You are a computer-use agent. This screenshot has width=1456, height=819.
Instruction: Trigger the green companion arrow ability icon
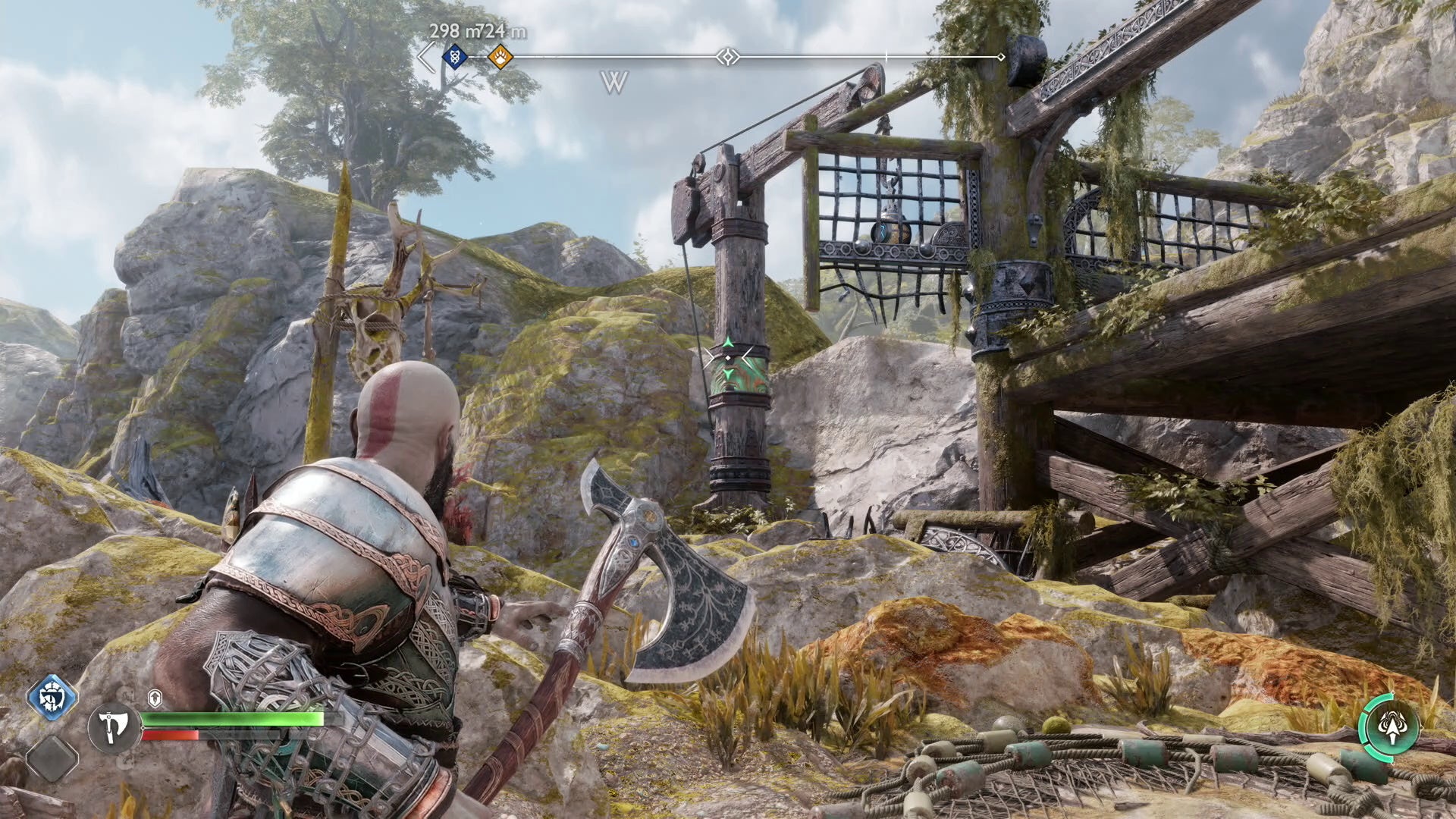(x=1389, y=728)
